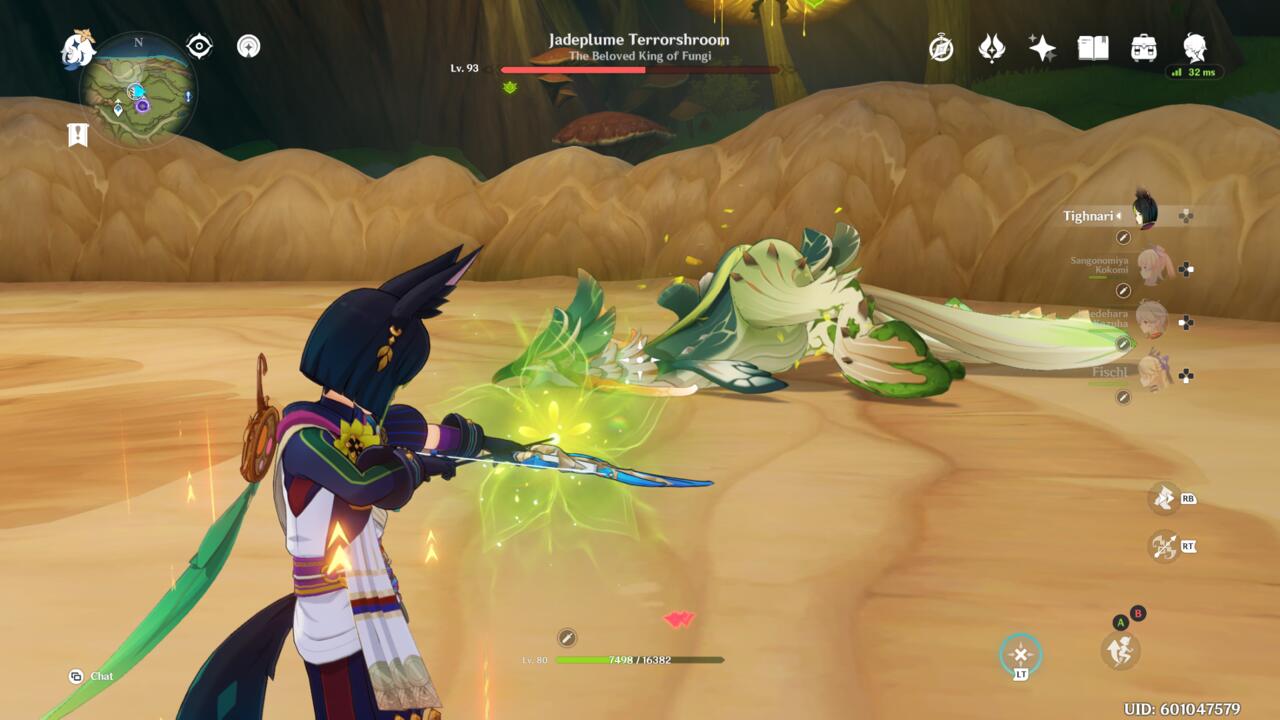1280x720 pixels.
Task: Open the star-shaped Wish icon
Action: pos(1042,48)
